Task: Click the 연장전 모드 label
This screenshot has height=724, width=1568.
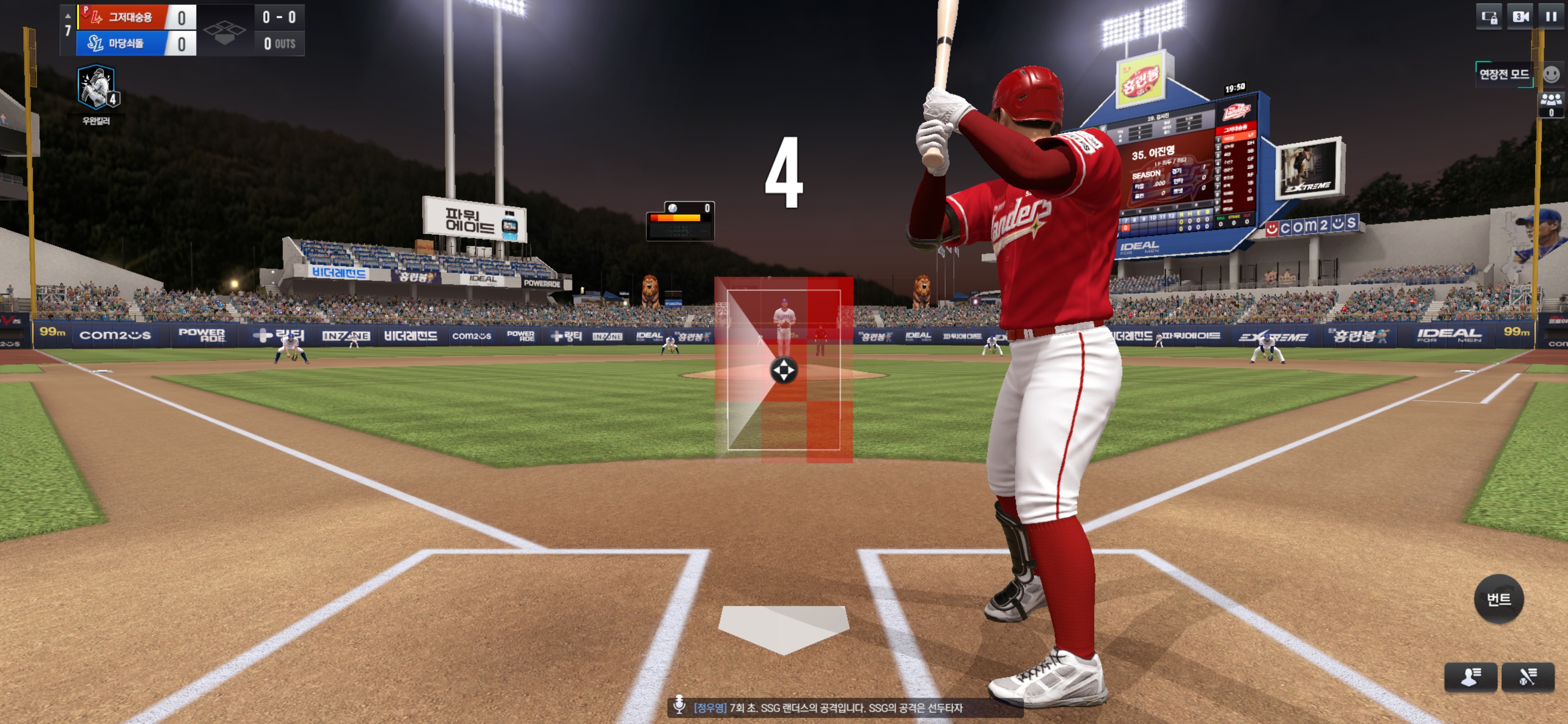Action: 1504,74
